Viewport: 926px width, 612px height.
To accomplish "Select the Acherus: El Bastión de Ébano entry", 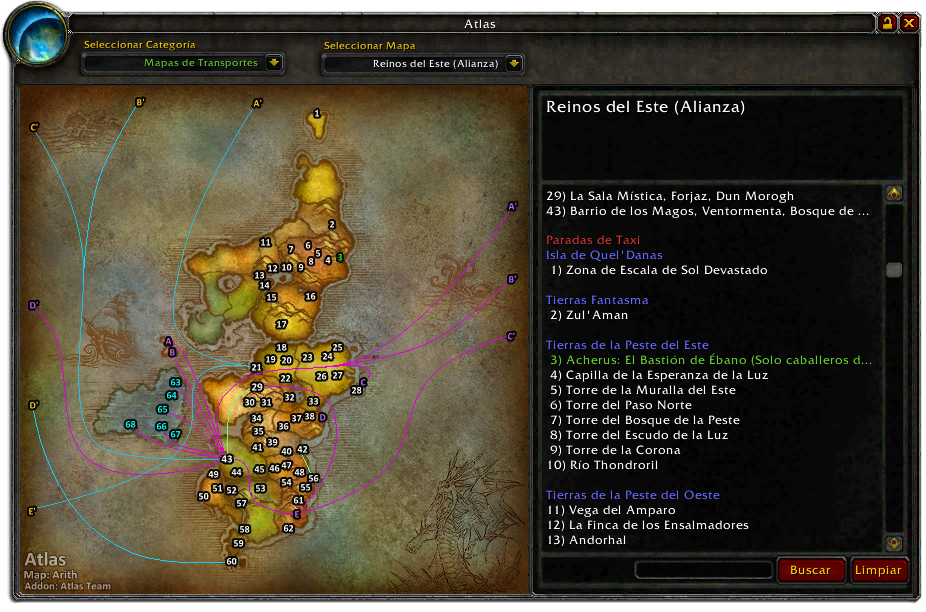I will 710,360.
